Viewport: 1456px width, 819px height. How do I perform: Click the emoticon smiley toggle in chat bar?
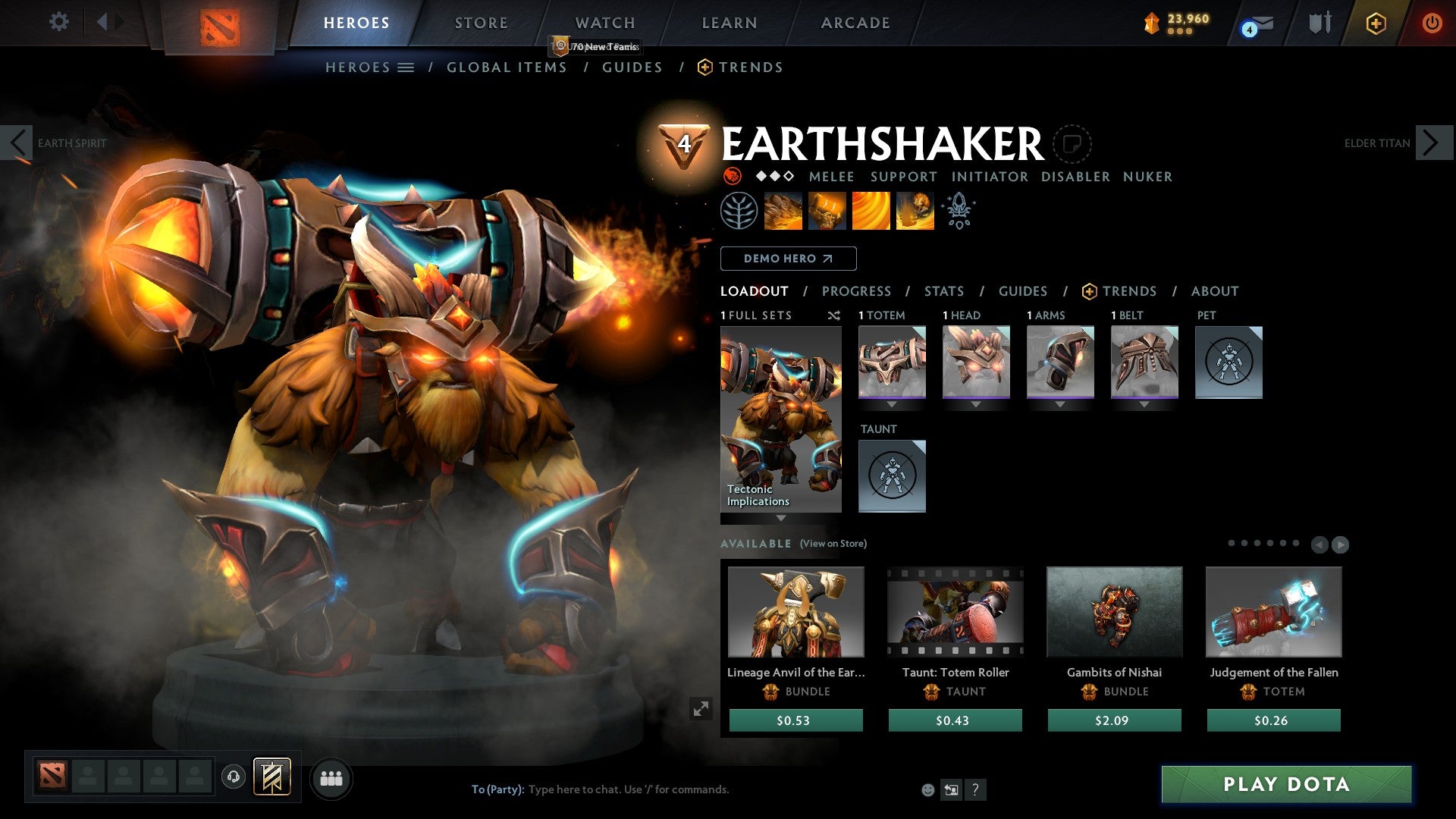[x=927, y=789]
